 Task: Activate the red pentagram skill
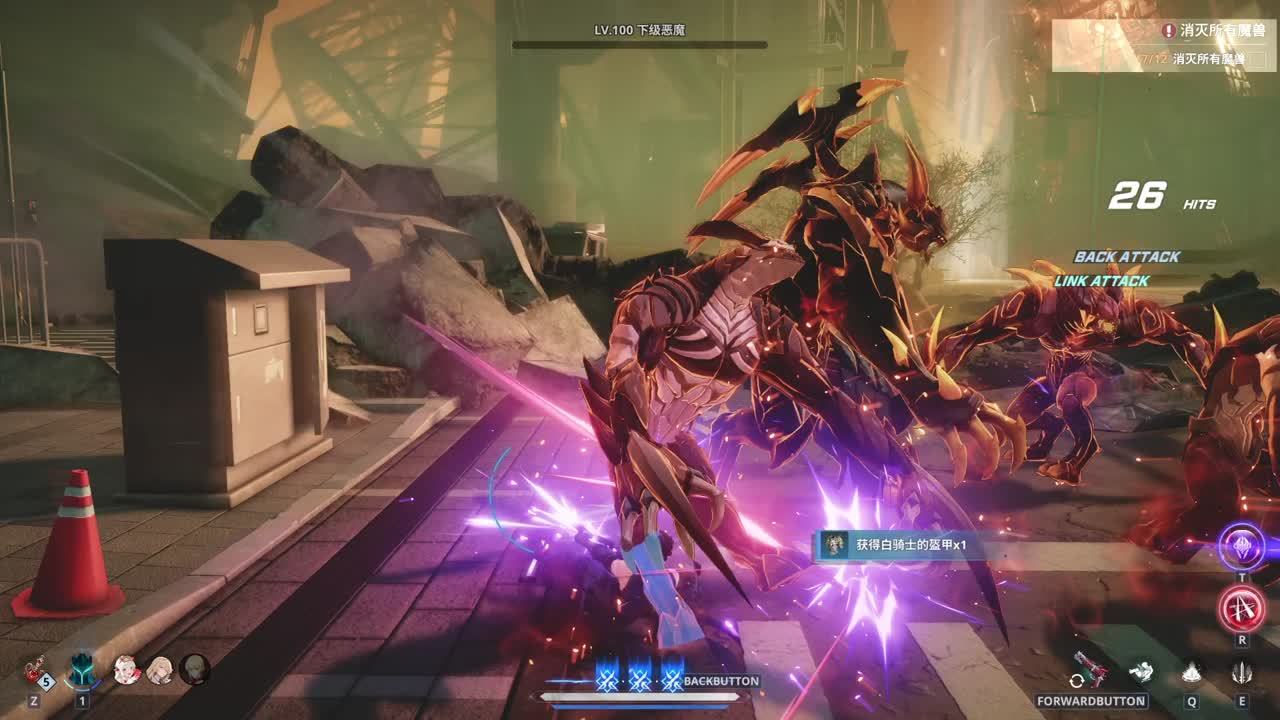coord(1242,608)
